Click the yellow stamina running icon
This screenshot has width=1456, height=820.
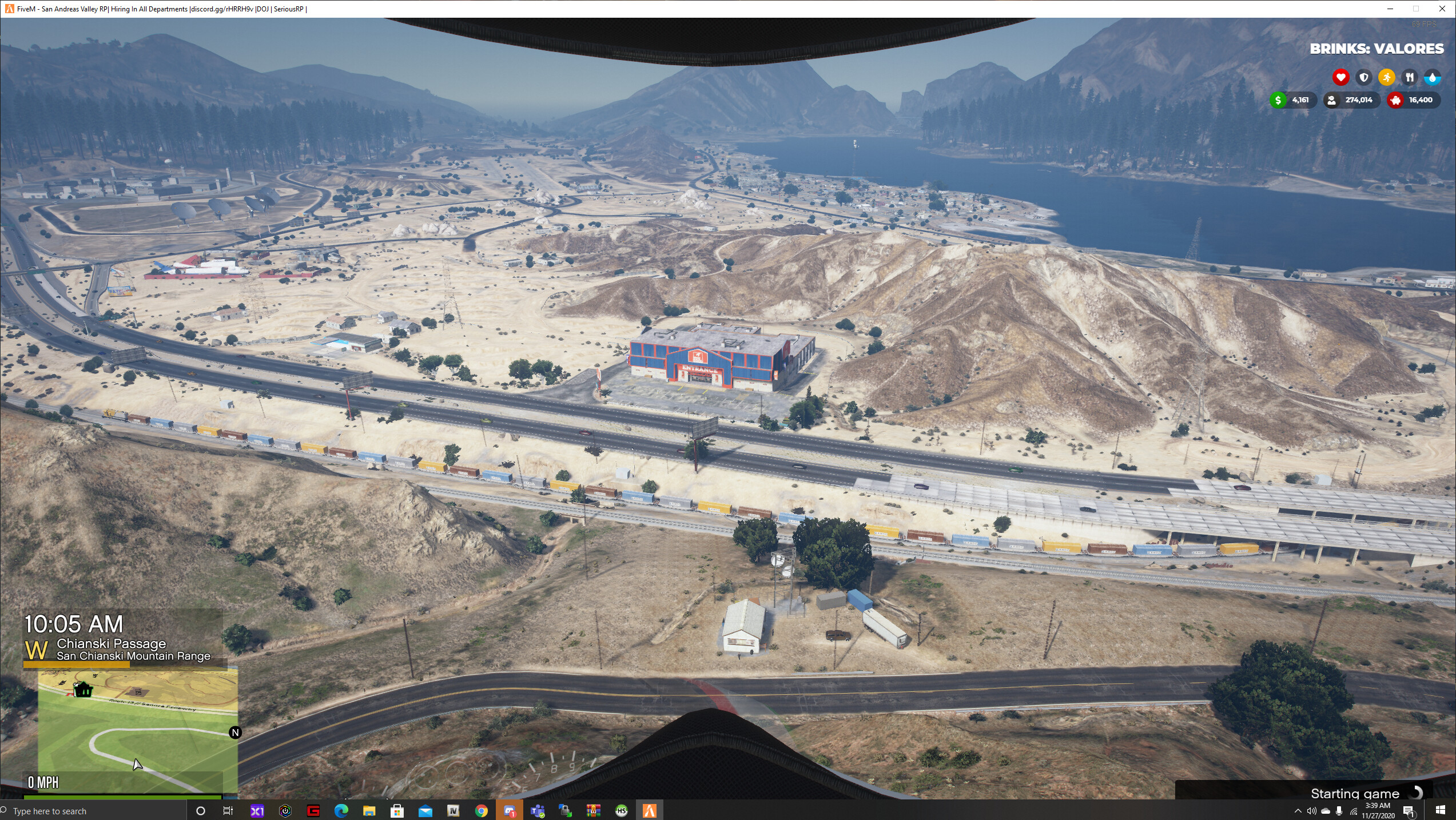tap(1386, 77)
